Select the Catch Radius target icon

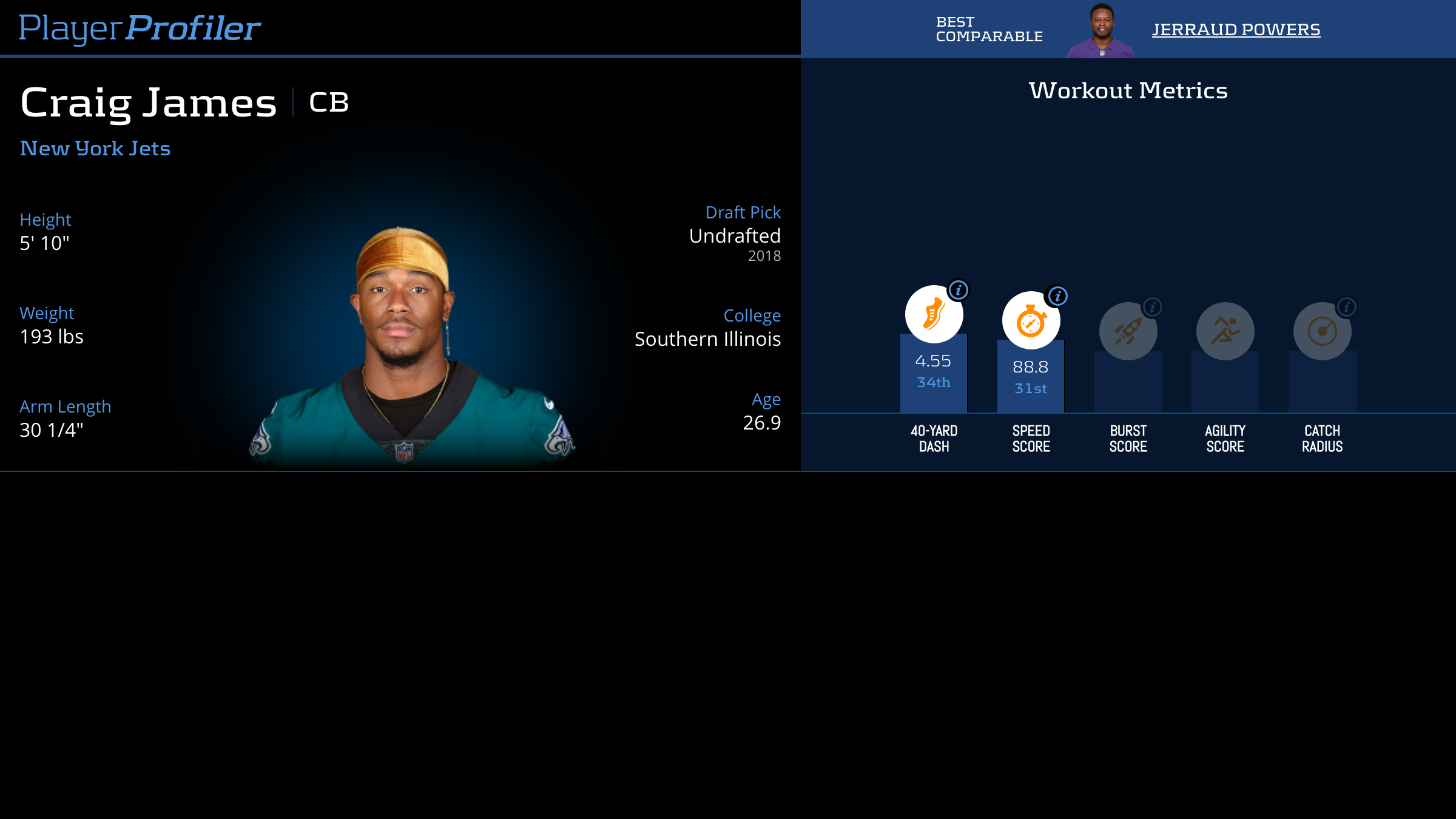(x=1322, y=331)
